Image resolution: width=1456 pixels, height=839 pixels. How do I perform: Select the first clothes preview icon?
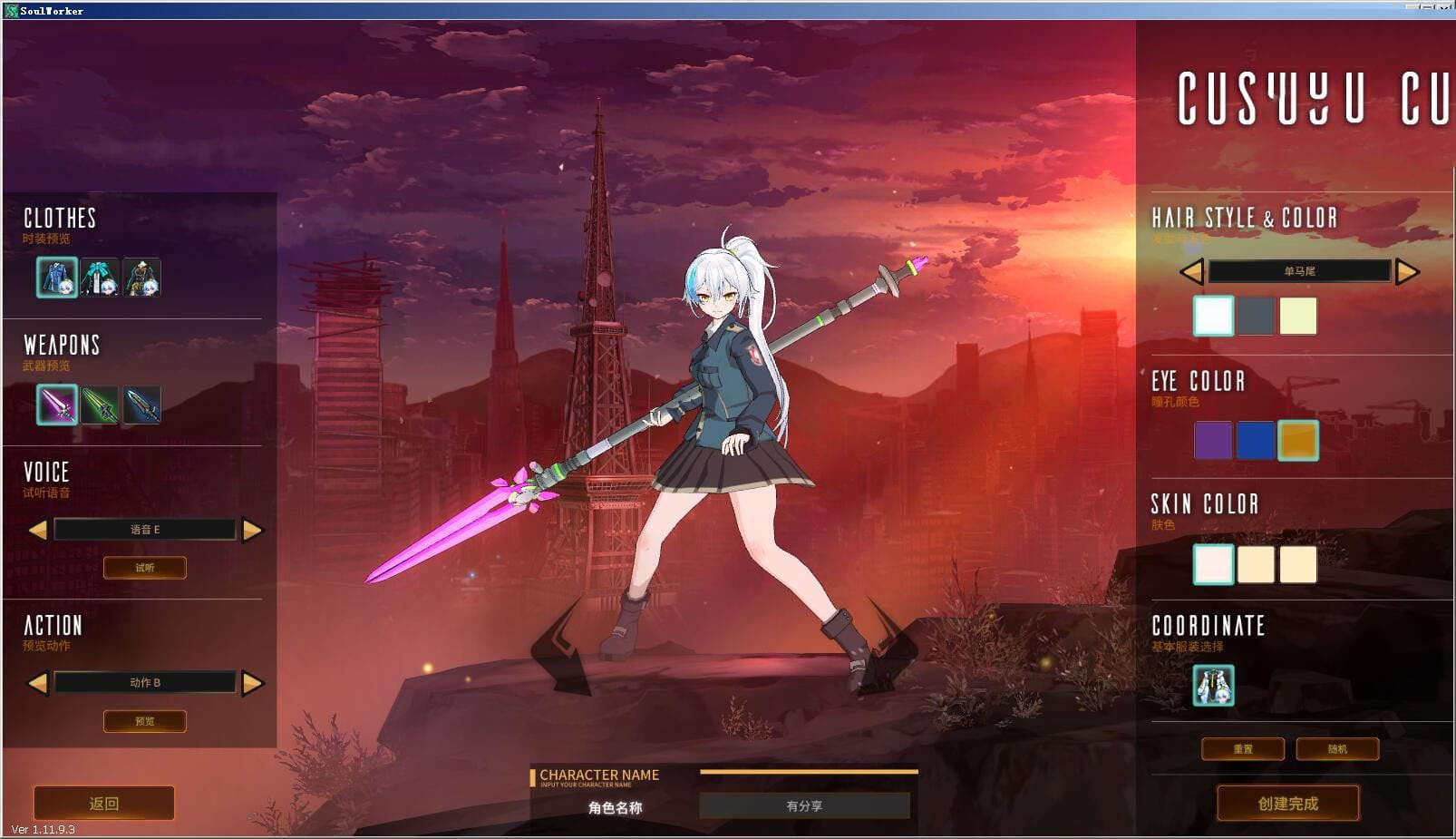(x=56, y=278)
